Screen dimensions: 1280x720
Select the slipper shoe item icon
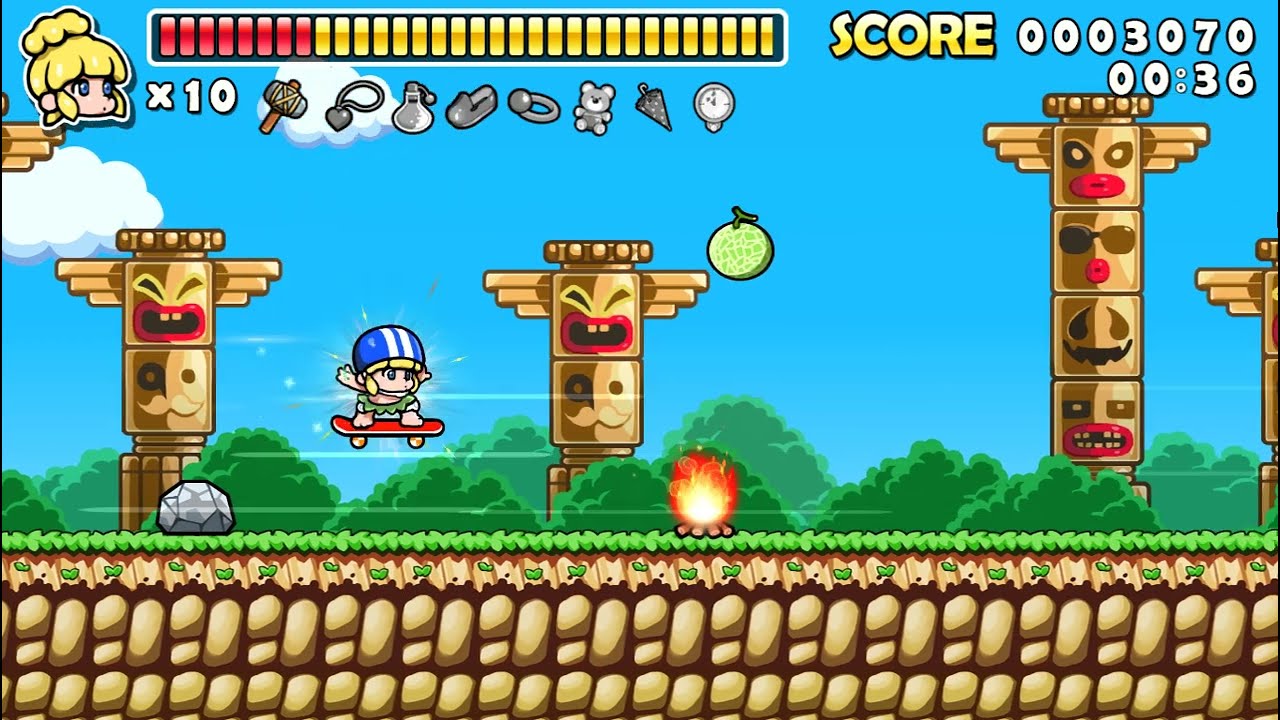pyautogui.click(x=471, y=104)
